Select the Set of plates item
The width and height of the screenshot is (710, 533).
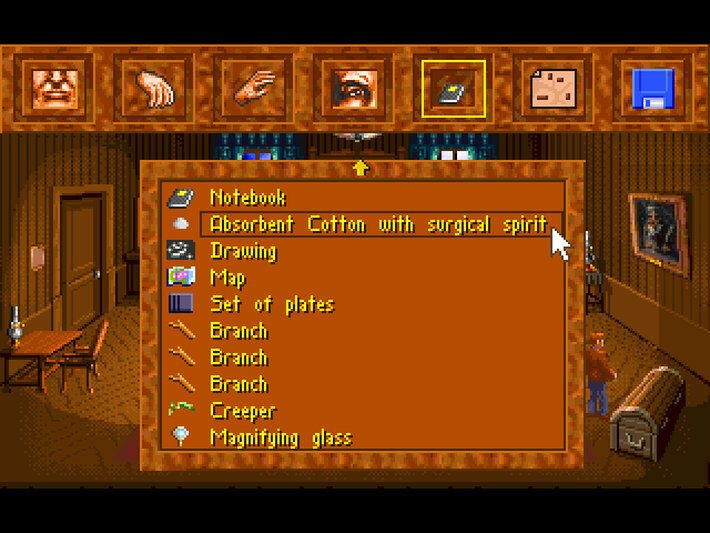[x=271, y=304]
